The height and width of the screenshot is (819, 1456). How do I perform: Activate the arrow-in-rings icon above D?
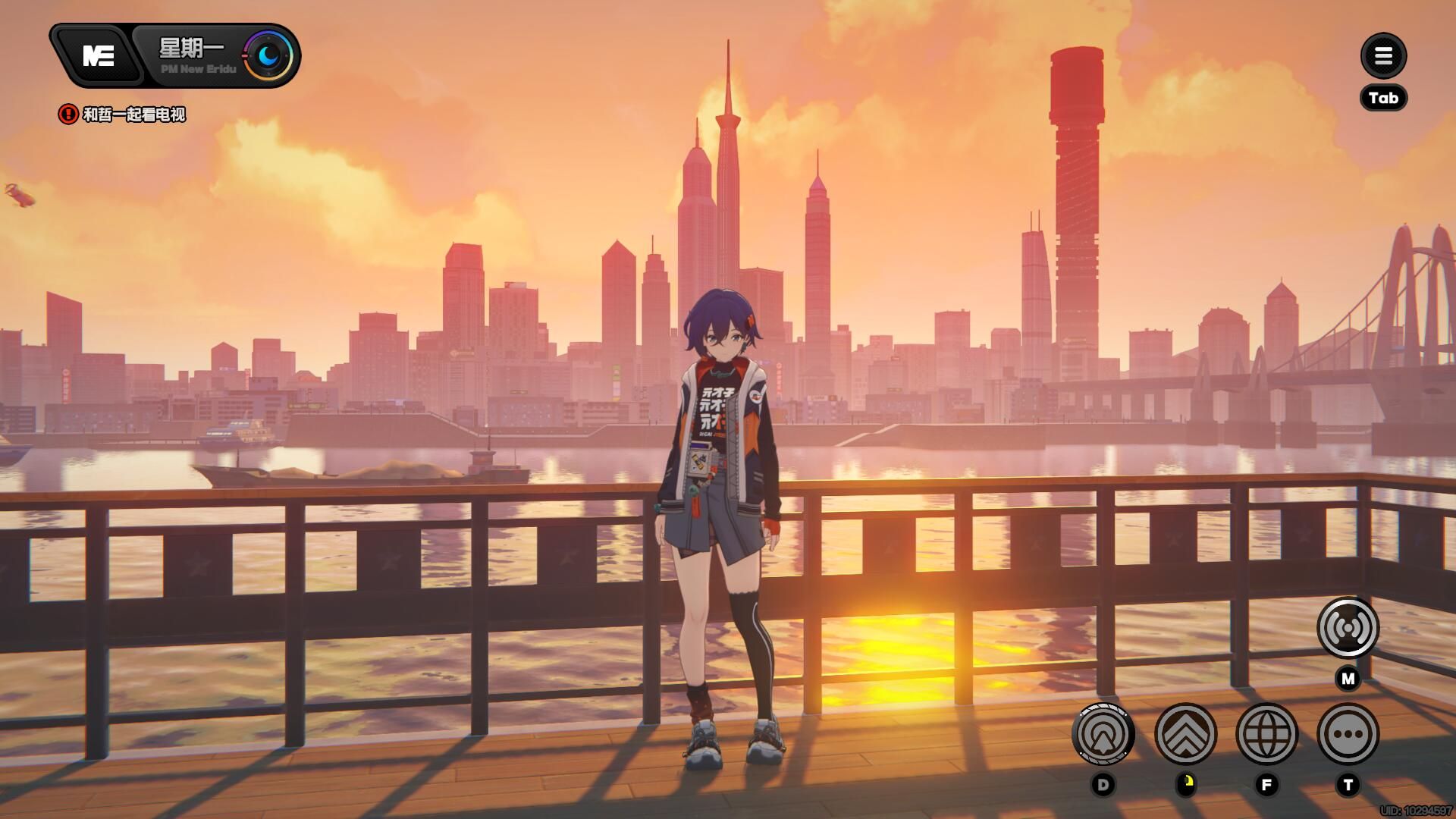(x=1103, y=733)
